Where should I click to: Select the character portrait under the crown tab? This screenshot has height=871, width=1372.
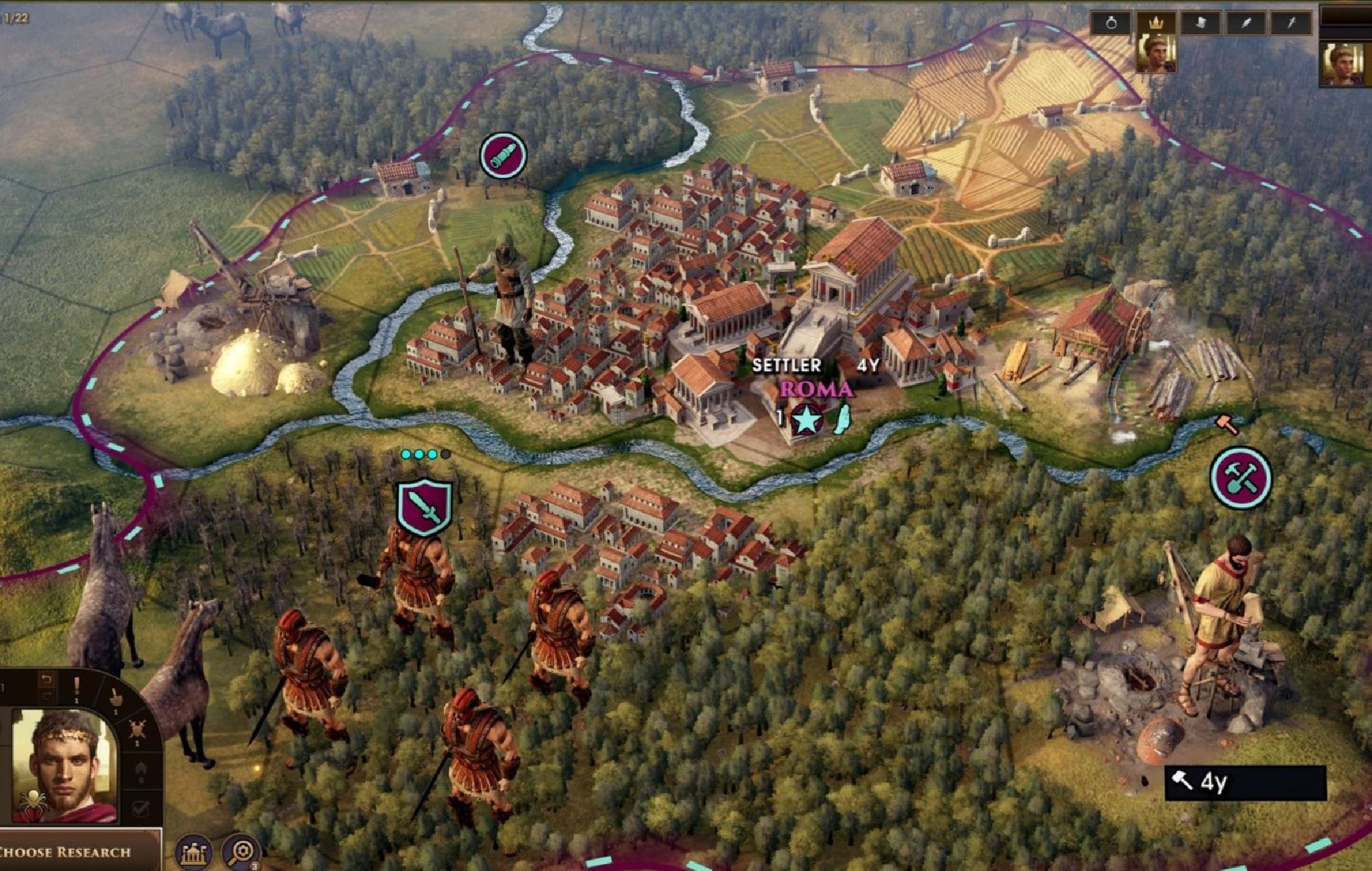1156,55
